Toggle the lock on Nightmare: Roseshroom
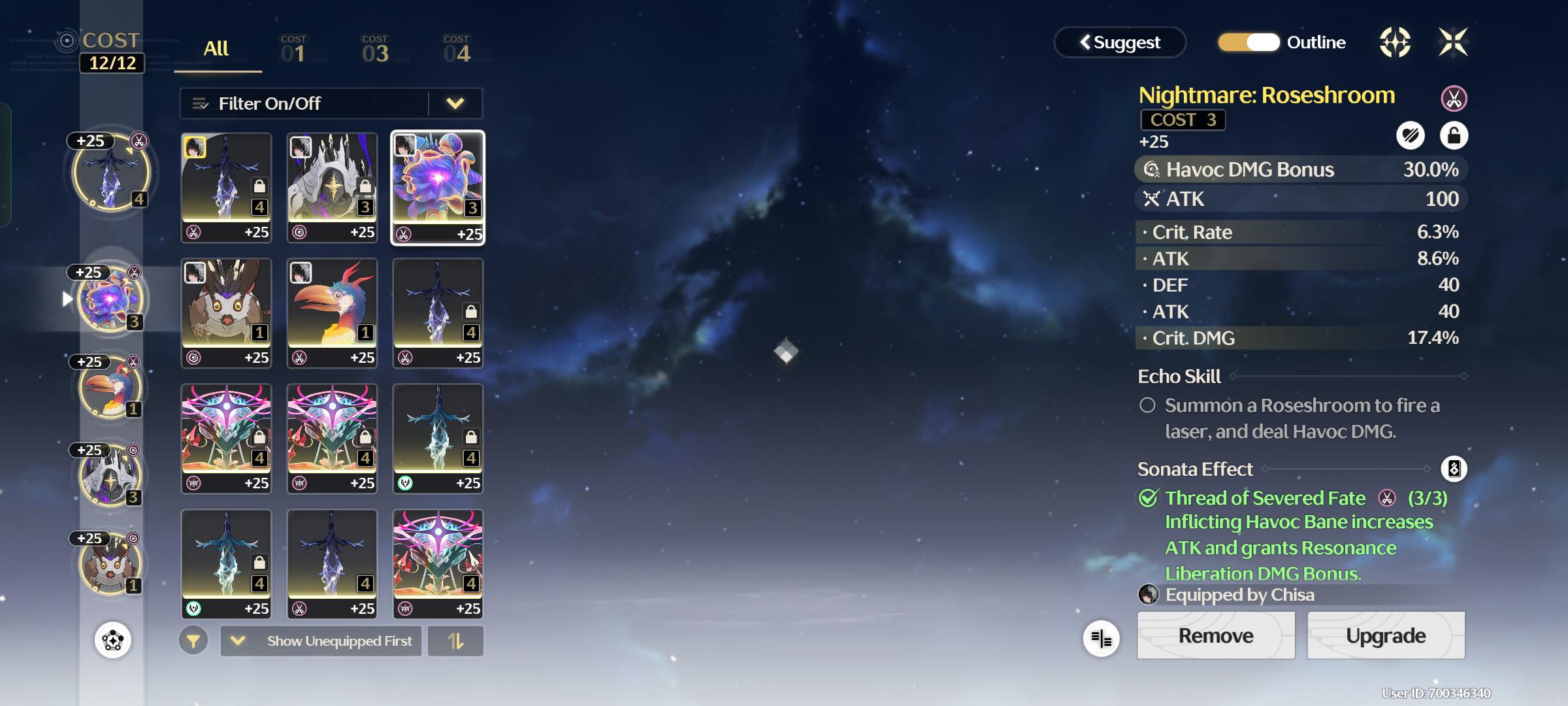The height and width of the screenshot is (706, 1568). 1454,136
